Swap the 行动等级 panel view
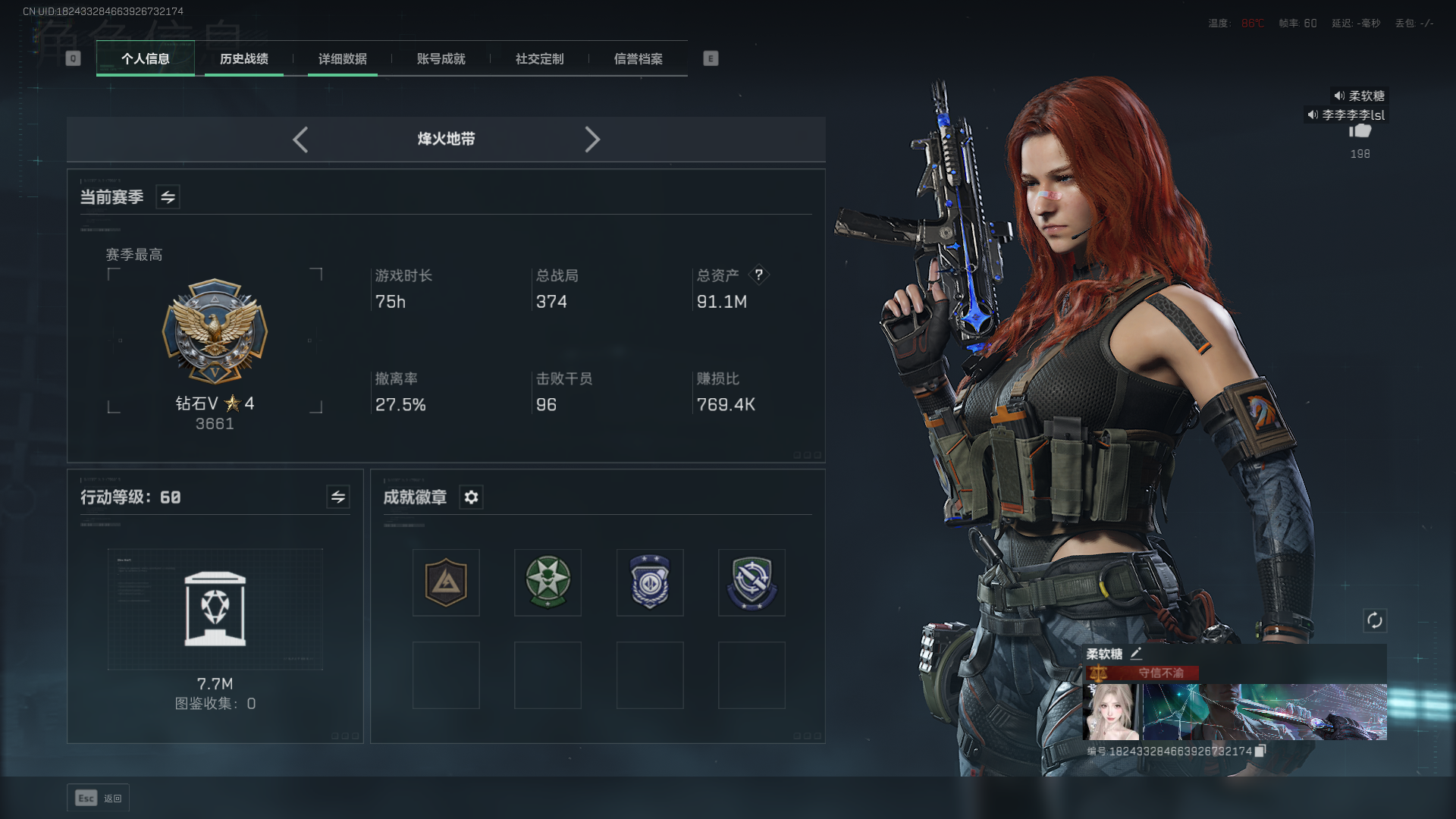1456x819 pixels. [337, 497]
